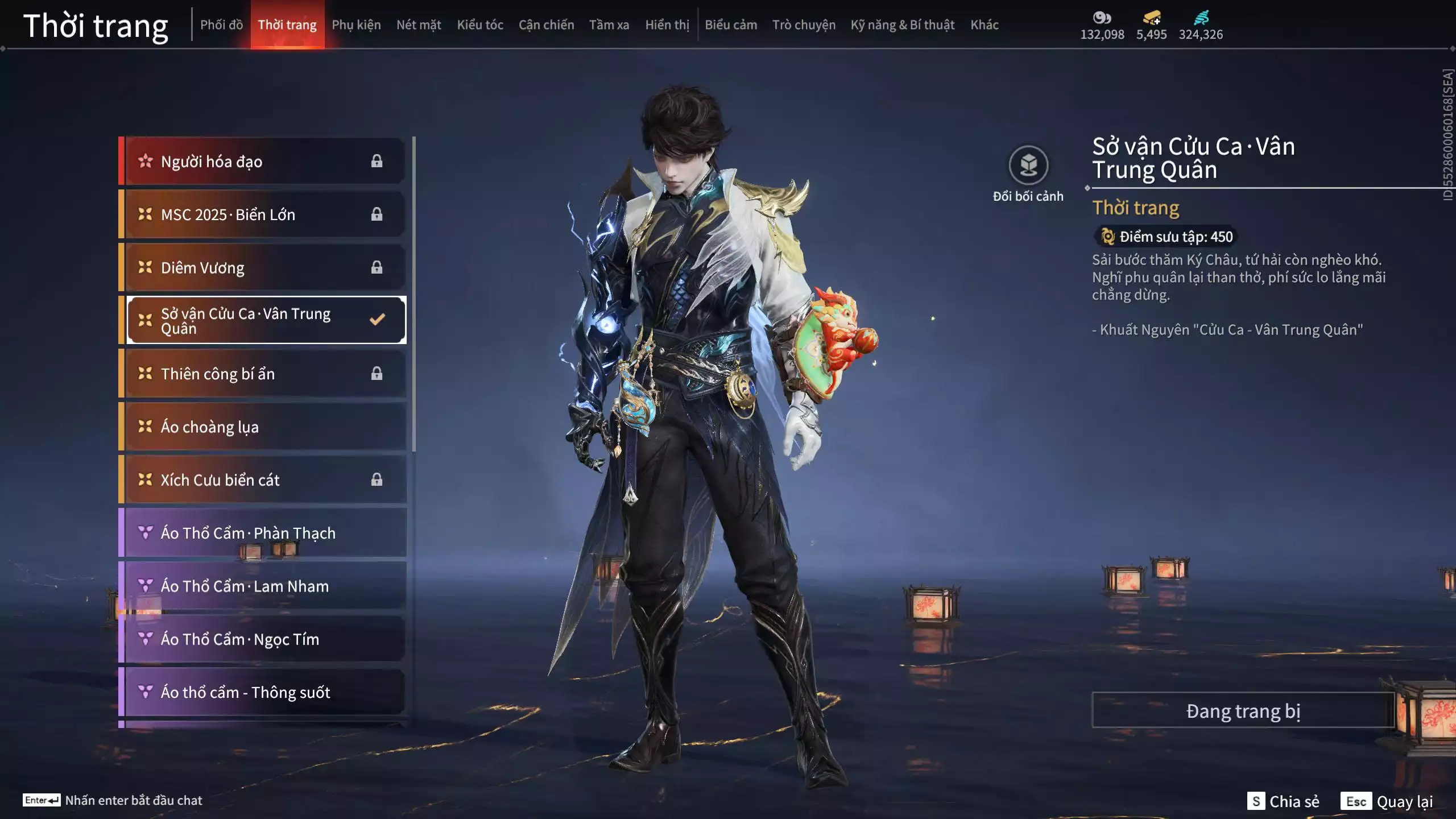Show the Biểu cảm tab

click(x=731, y=25)
